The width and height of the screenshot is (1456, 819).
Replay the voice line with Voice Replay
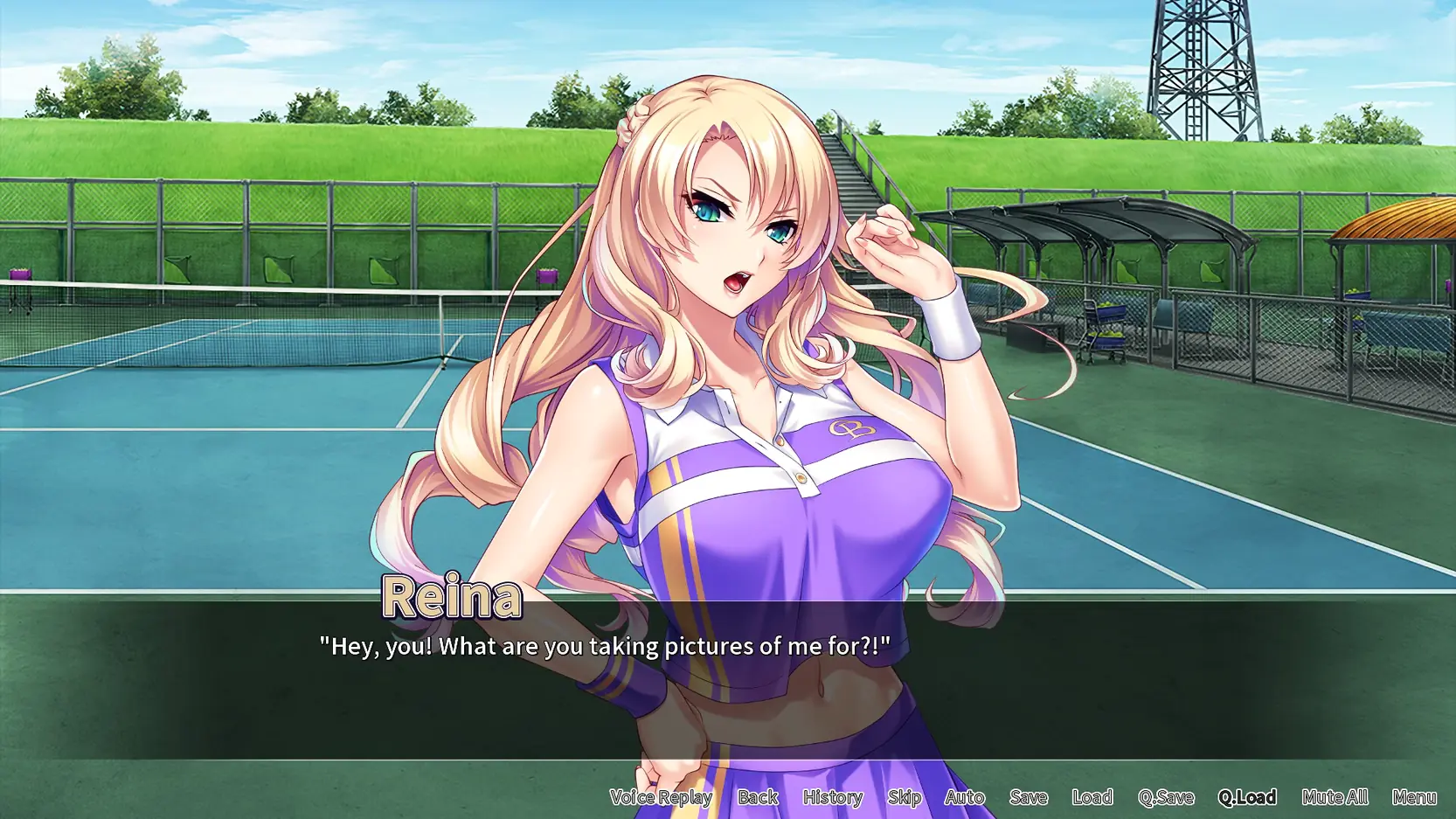tap(661, 797)
